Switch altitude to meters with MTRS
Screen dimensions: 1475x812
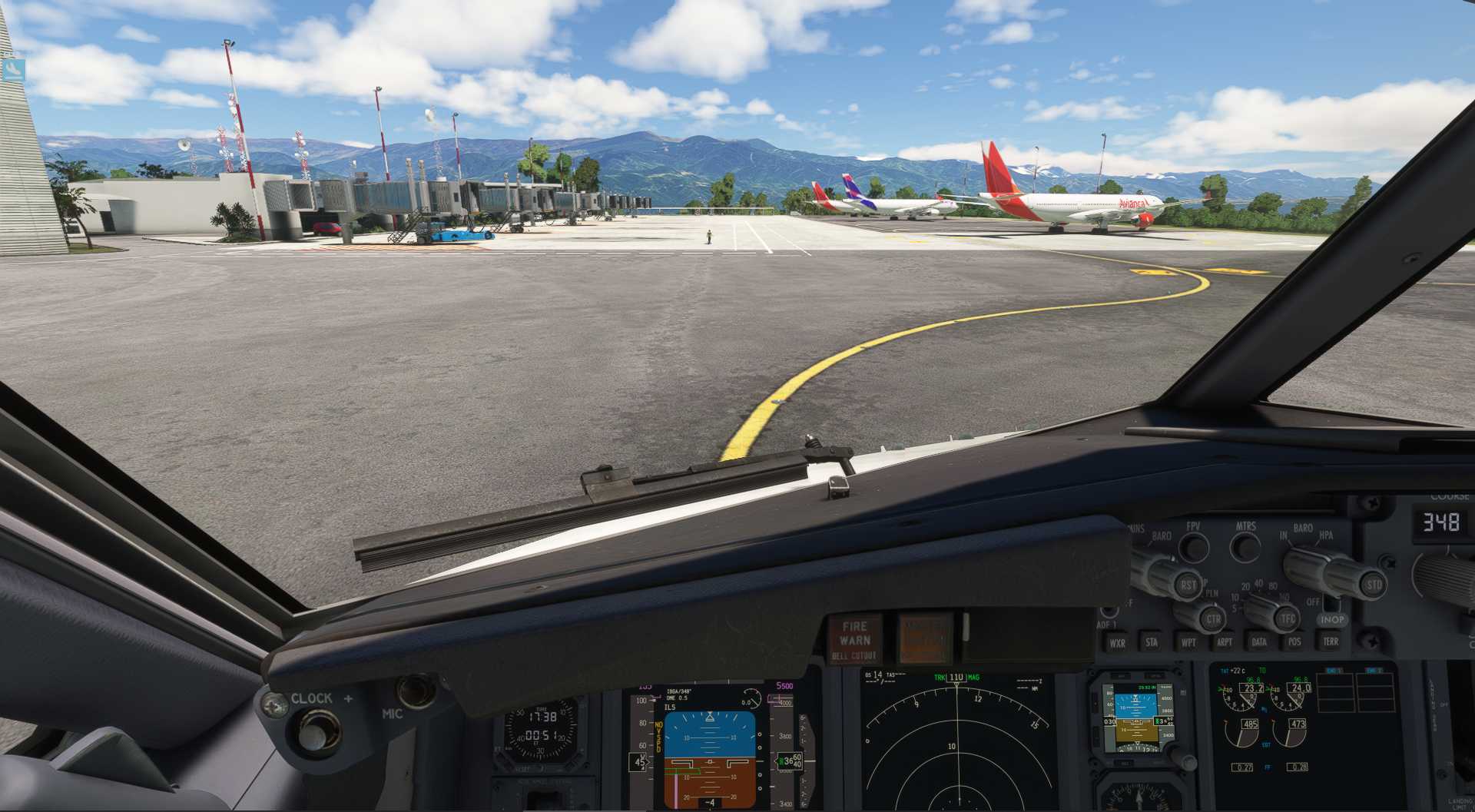(x=1245, y=546)
